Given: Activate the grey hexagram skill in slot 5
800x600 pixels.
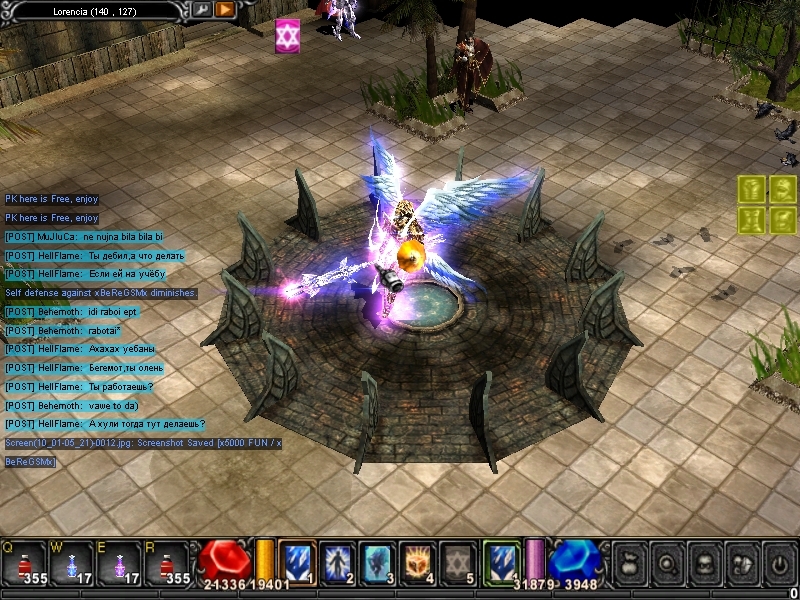Looking at the screenshot, I should 458,562.
